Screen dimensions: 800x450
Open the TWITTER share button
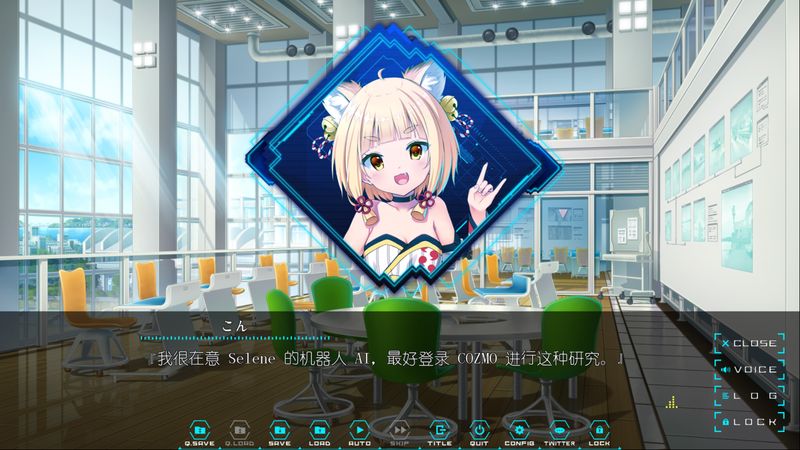point(559,430)
